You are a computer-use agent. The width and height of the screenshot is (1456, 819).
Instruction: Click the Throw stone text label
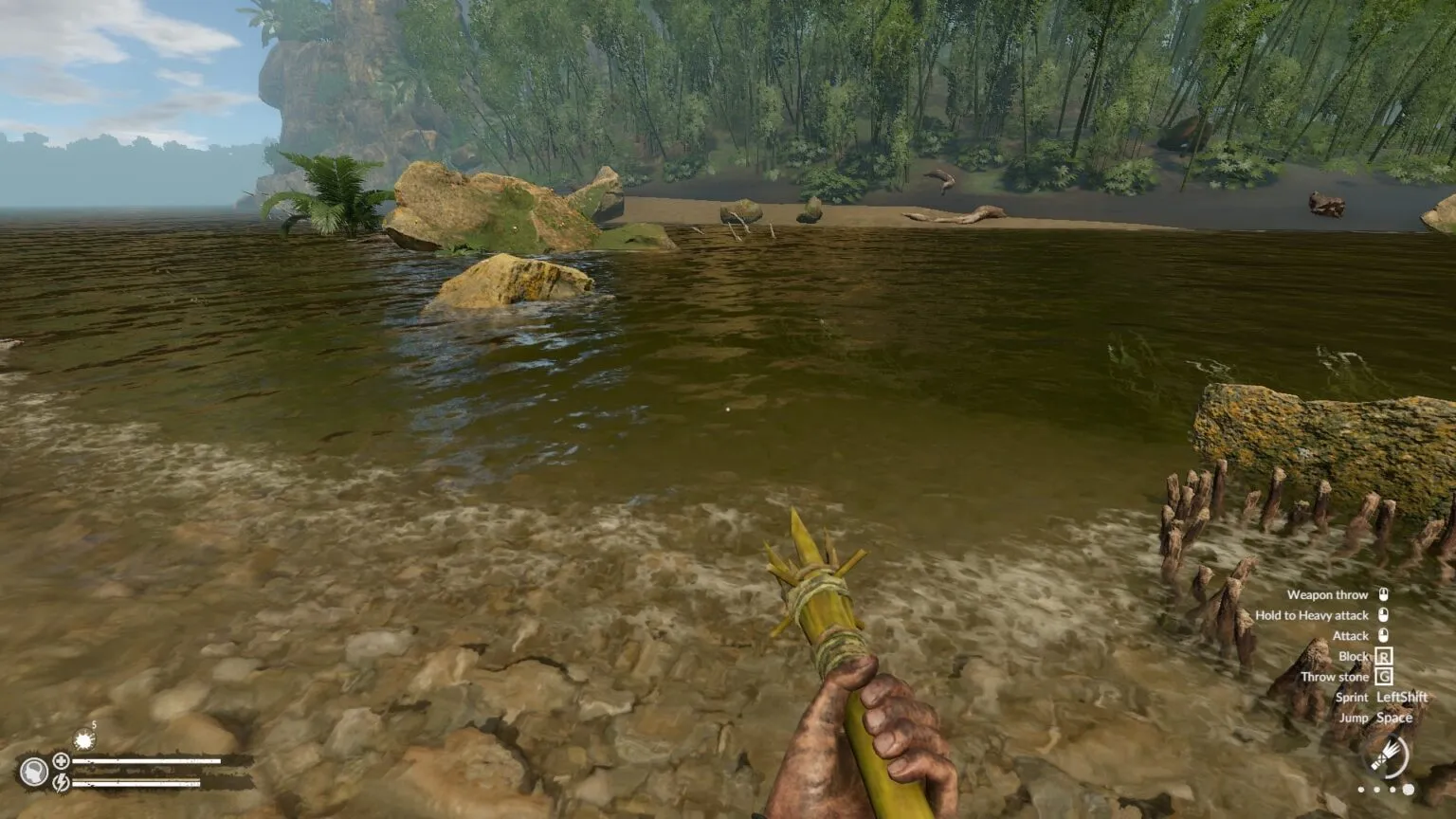[1336, 677]
